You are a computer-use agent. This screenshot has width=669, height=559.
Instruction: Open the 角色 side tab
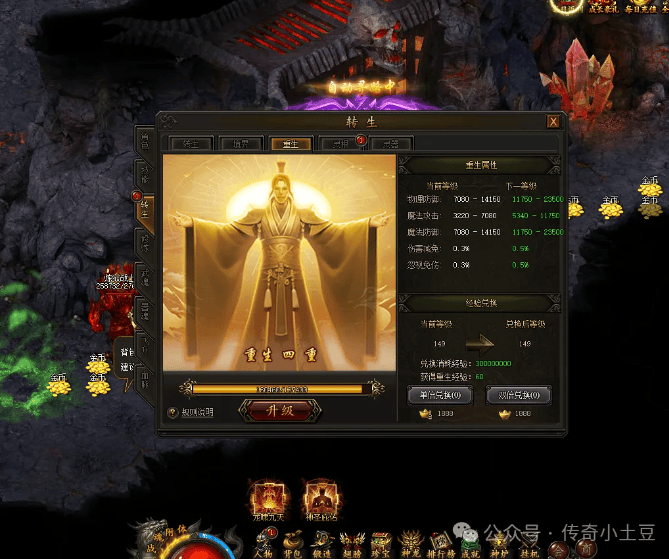tap(146, 138)
